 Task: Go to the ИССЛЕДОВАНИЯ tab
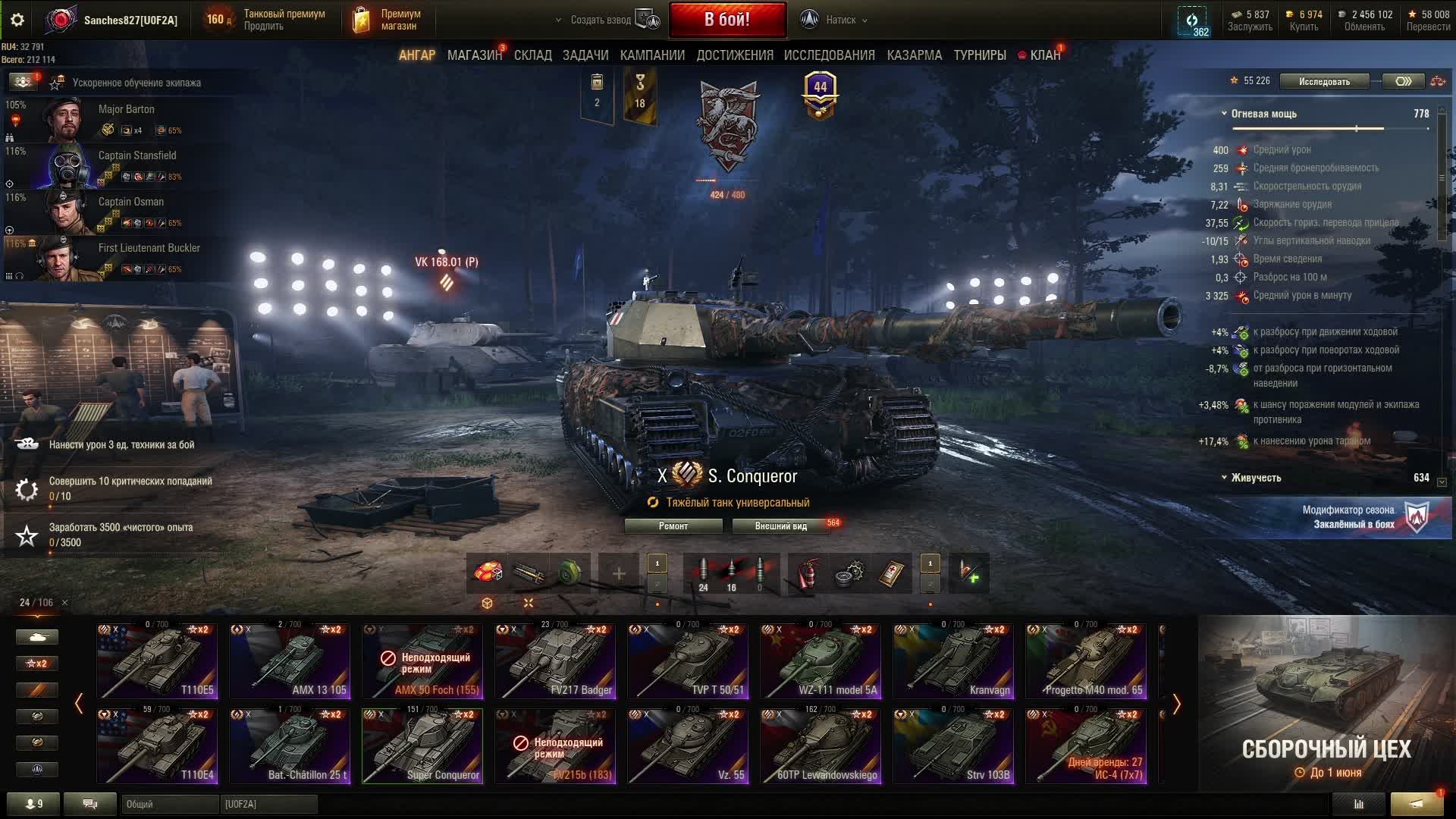(829, 55)
